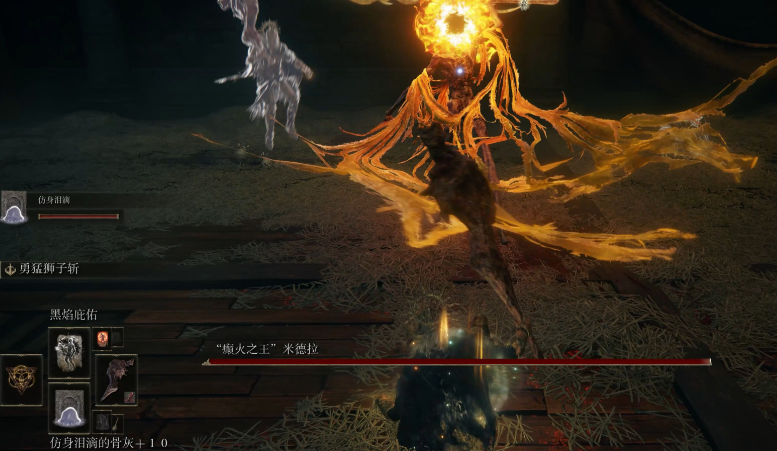This screenshot has width=777, height=451.
Task: Click the Mimic Tear summon portrait
Action: point(14,208)
